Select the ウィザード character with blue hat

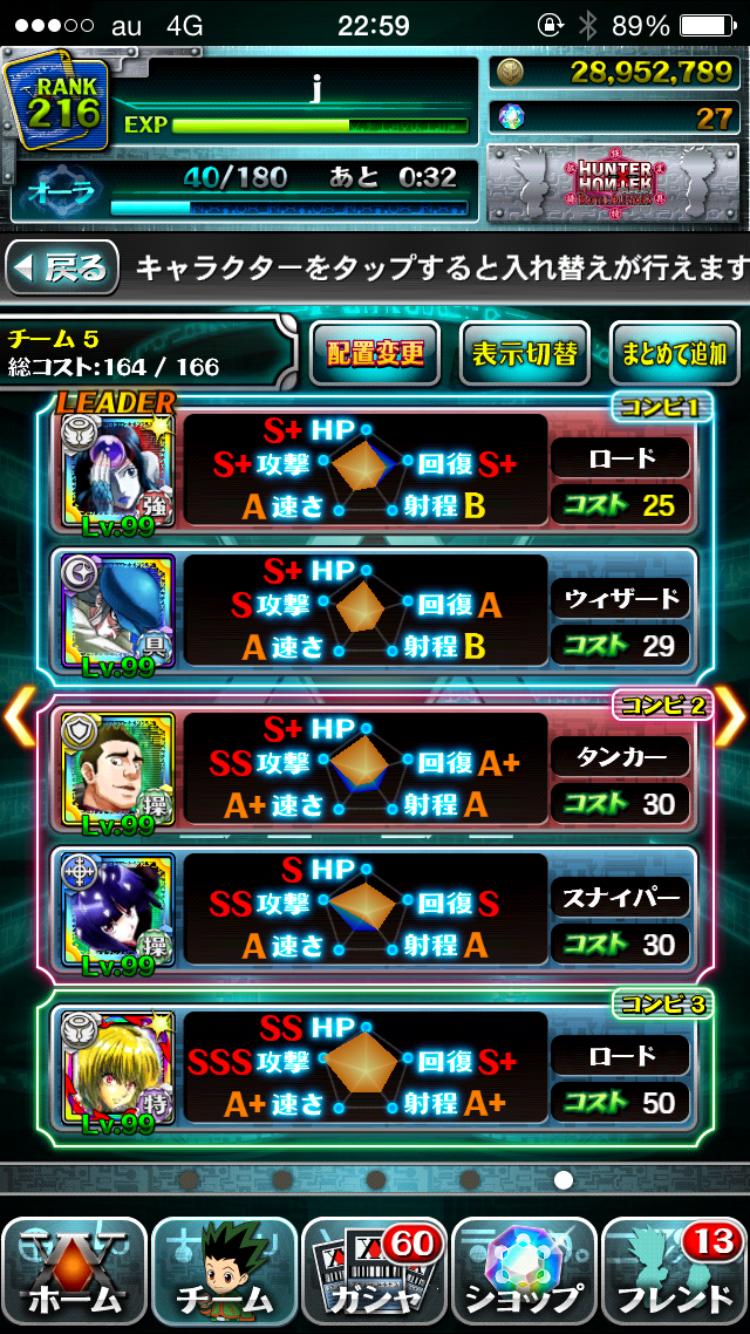[x=117, y=611]
